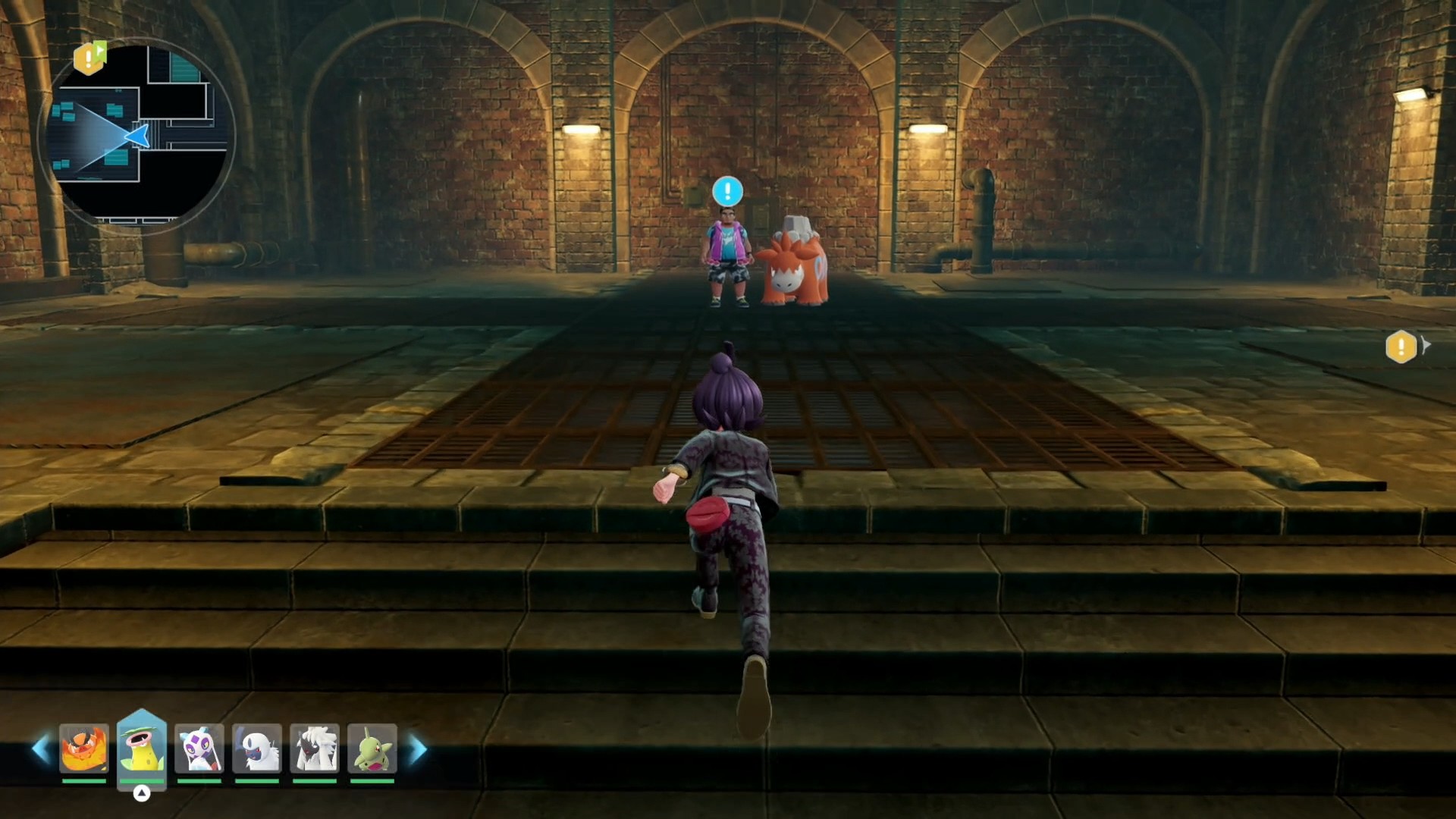Viewport: 1456px width, 819px height.
Task: Select the white shaggy-furred Pokémon slot
Action: pos(315,749)
